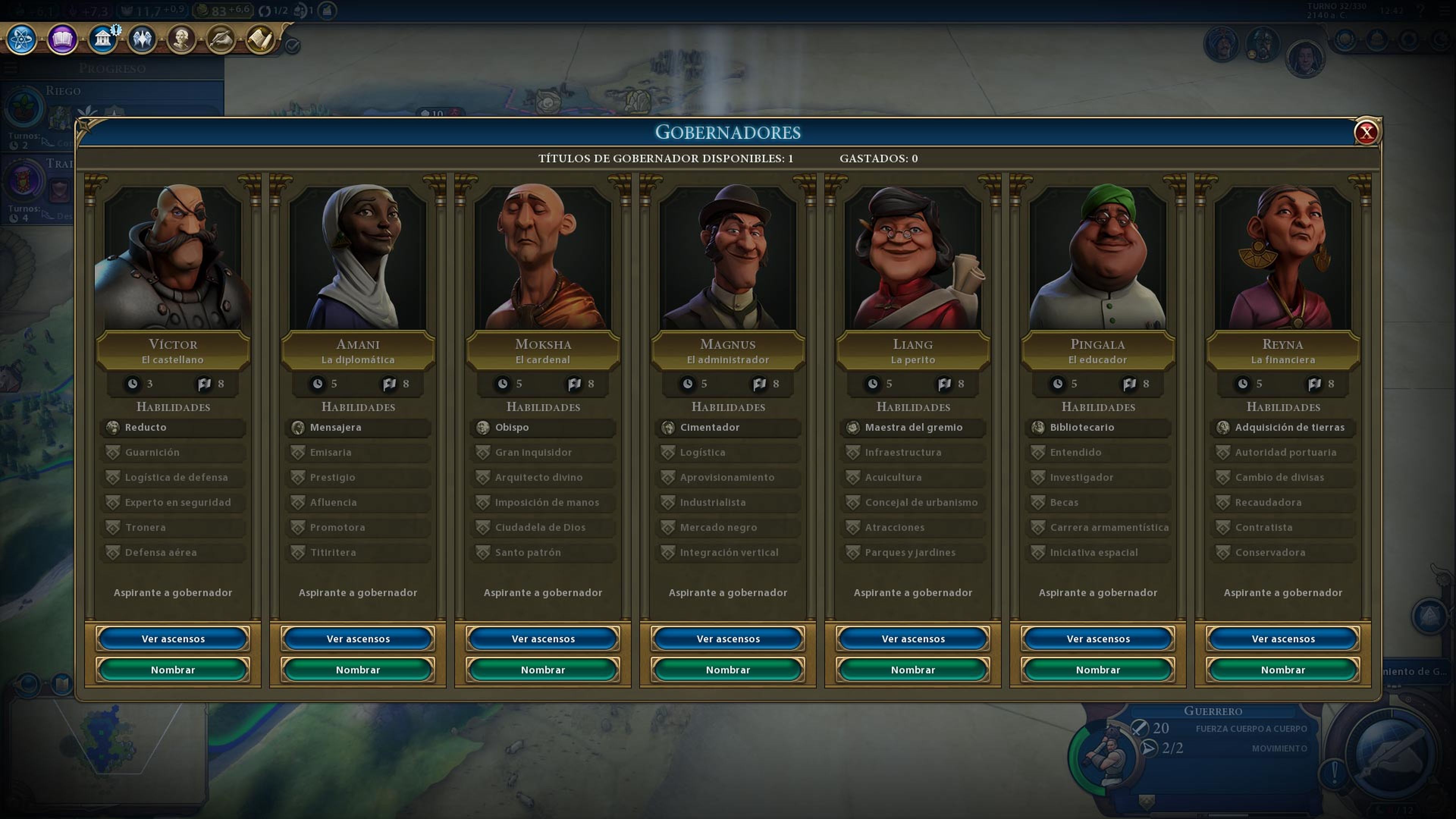Click Moksha's Obispo ability icon
1456x819 pixels.
483,427
